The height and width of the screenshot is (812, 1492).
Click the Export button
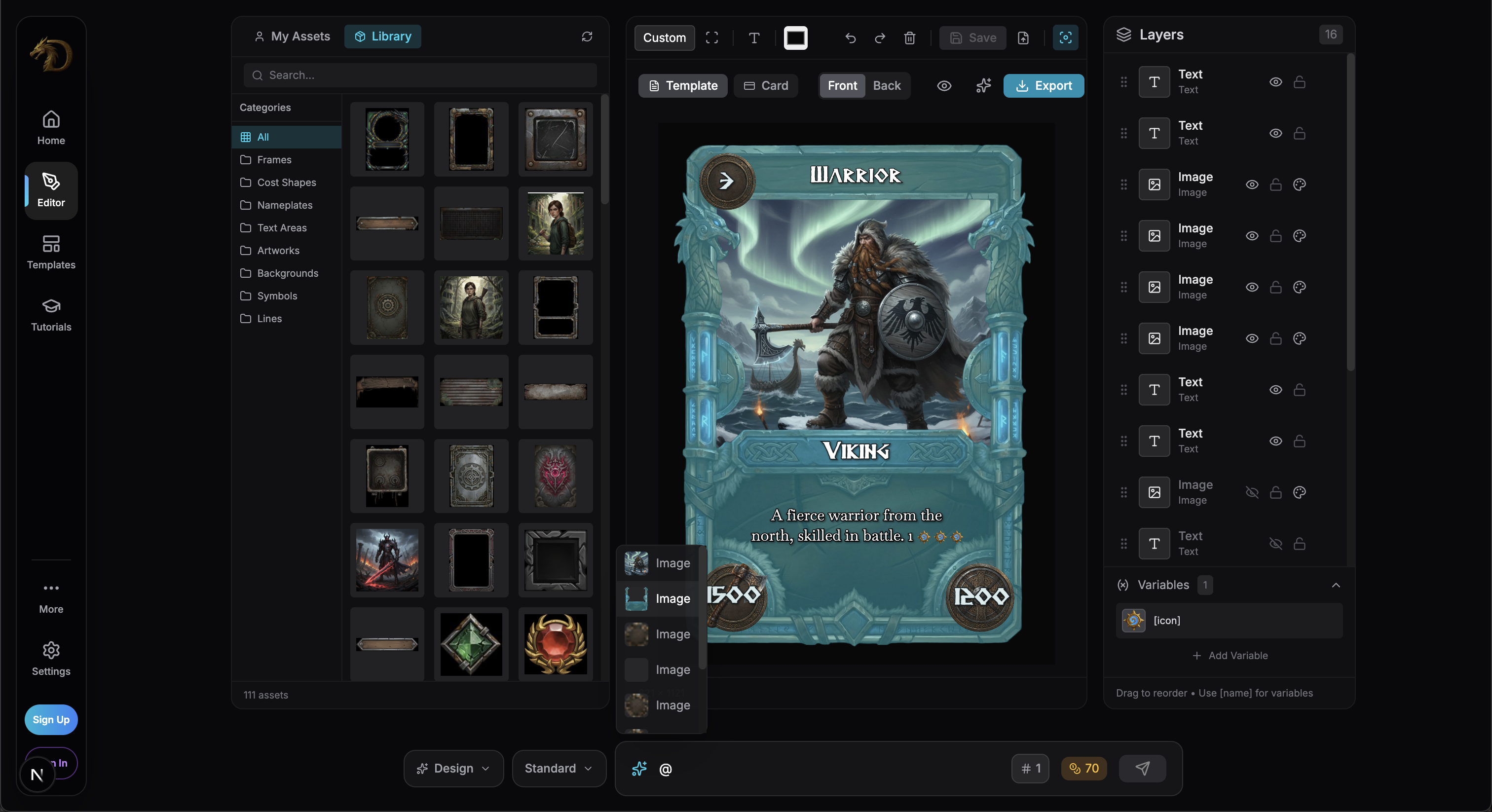coord(1044,86)
